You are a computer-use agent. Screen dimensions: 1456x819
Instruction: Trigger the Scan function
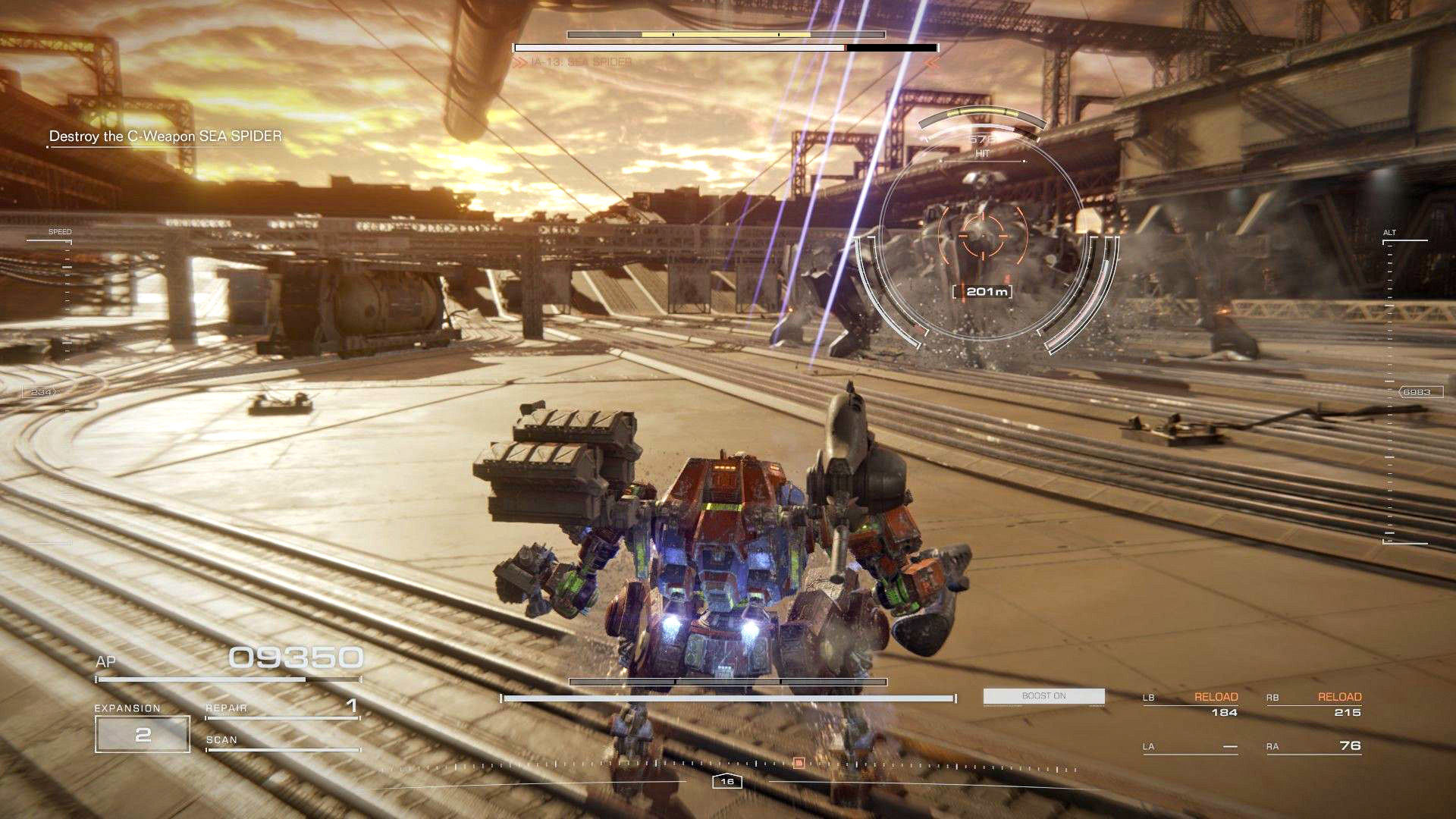281,742
